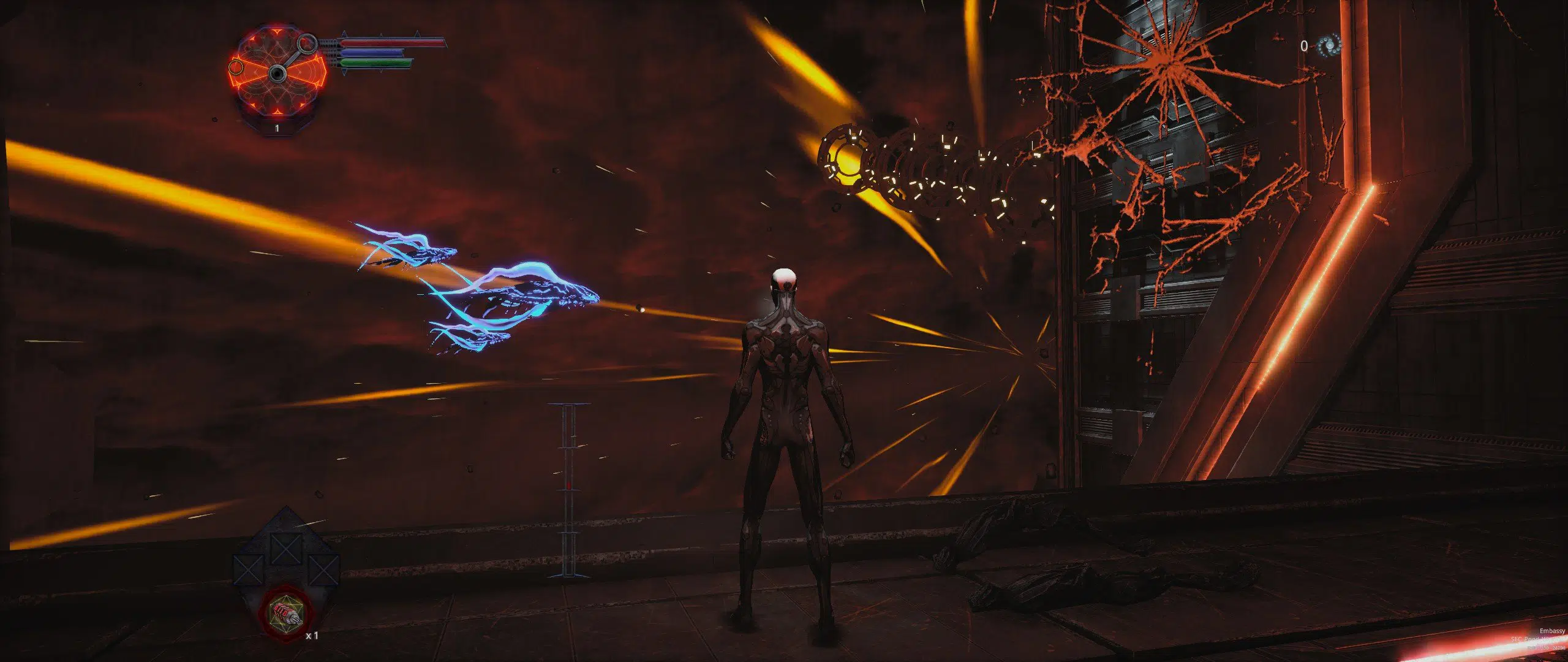Click the chamber counter showing 1

[x=277, y=128]
